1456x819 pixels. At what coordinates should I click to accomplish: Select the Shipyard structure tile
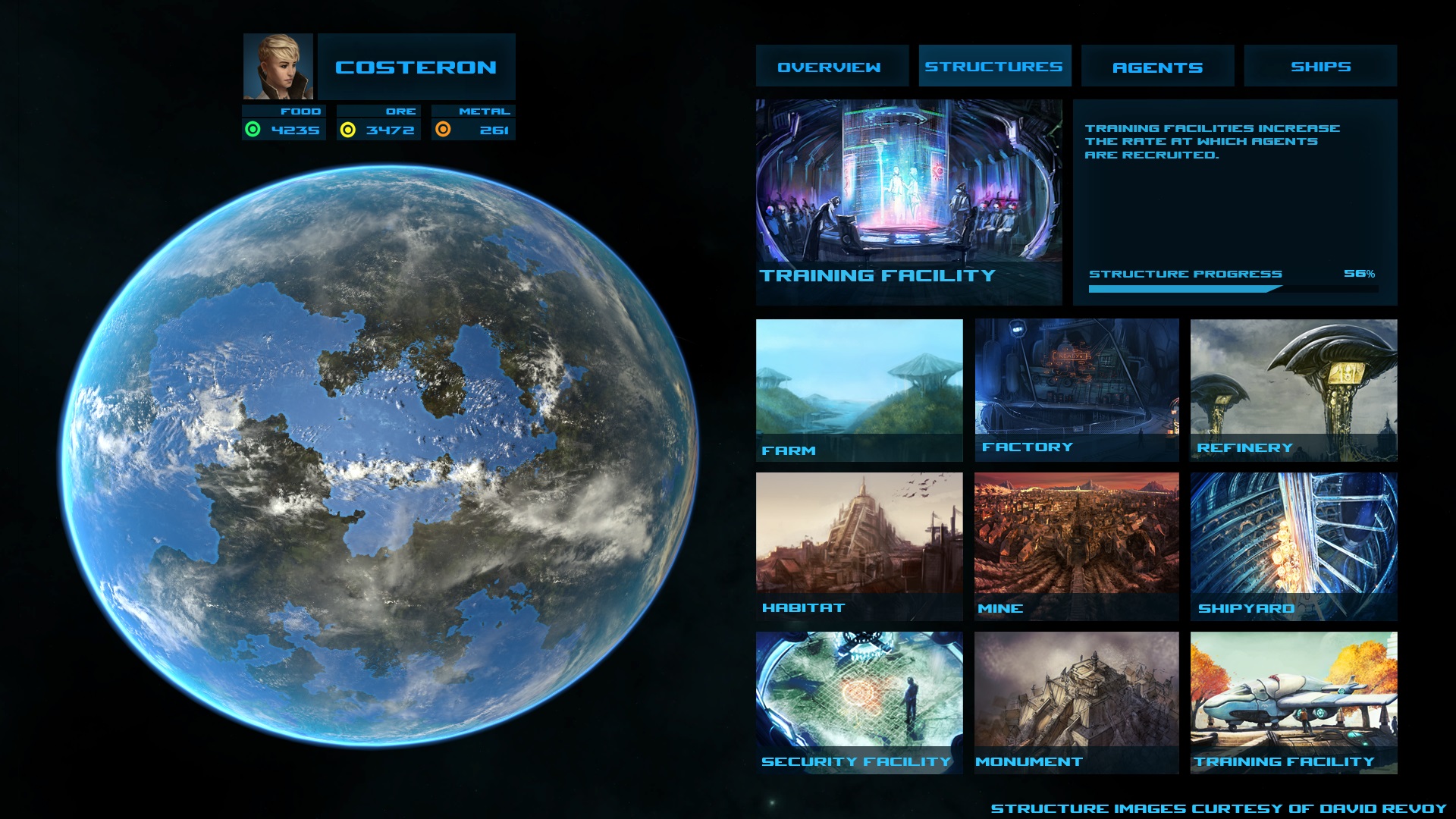pyautogui.click(x=1294, y=546)
